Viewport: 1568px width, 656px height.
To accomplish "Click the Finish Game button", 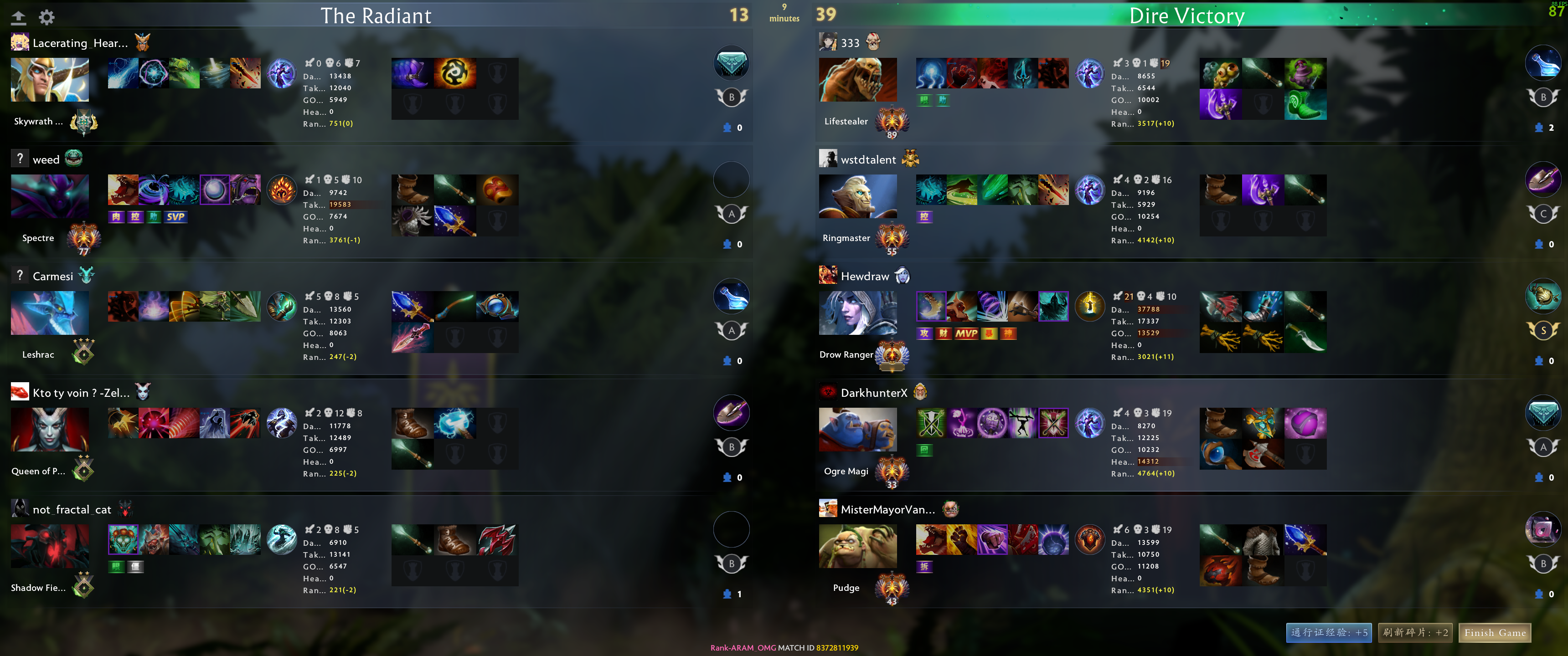I will [x=1494, y=633].
